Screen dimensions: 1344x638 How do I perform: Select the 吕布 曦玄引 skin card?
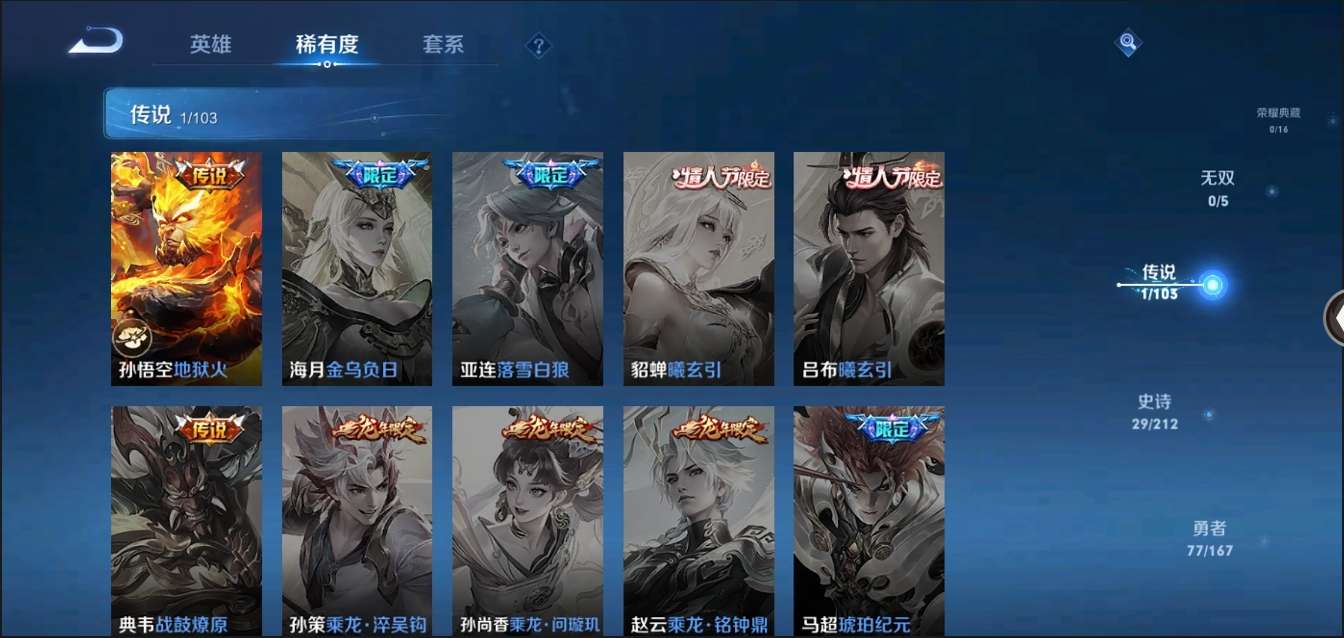(869, 268)
